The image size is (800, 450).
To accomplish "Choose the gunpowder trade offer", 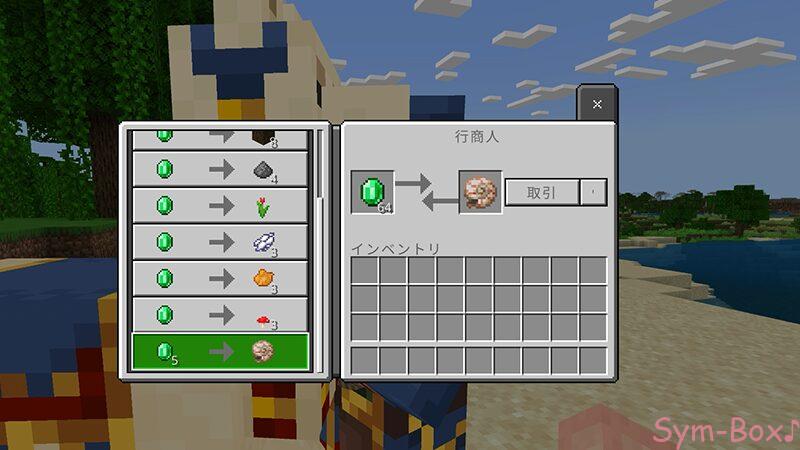I will [221, 169].
